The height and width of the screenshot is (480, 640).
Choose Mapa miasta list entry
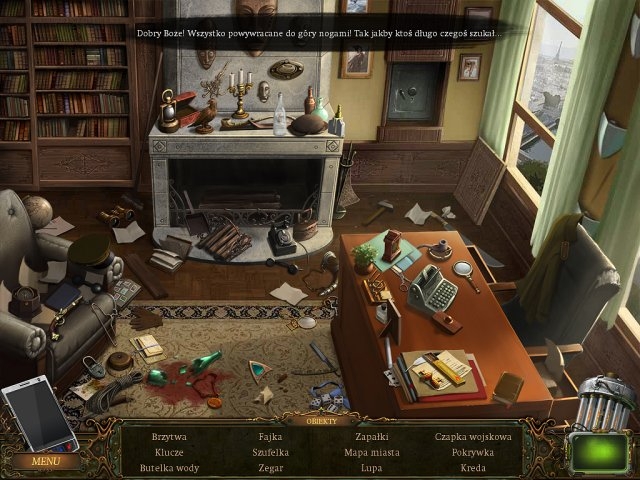(372, 452)
